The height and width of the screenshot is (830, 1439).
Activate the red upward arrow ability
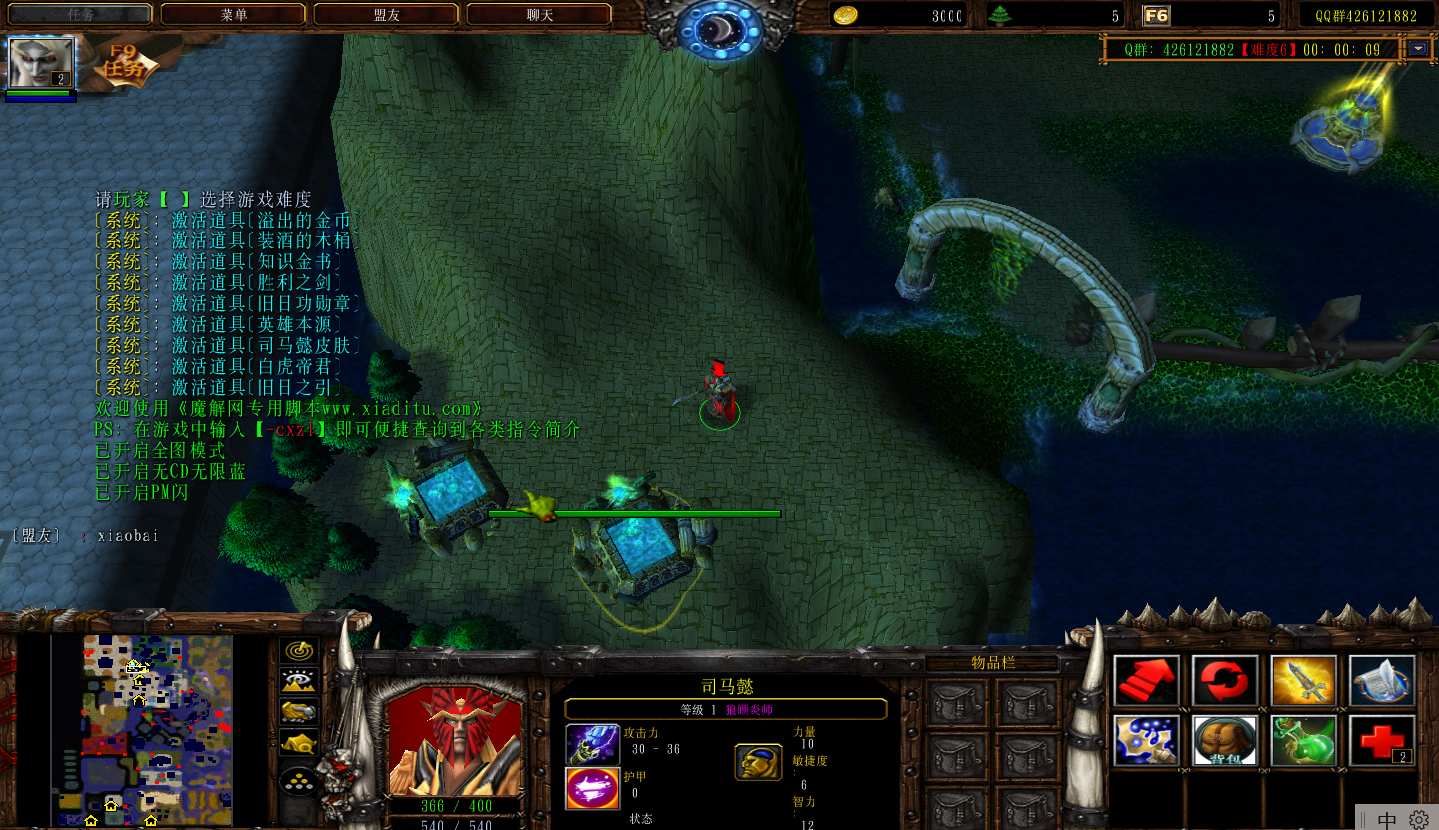pos(1146,681)
